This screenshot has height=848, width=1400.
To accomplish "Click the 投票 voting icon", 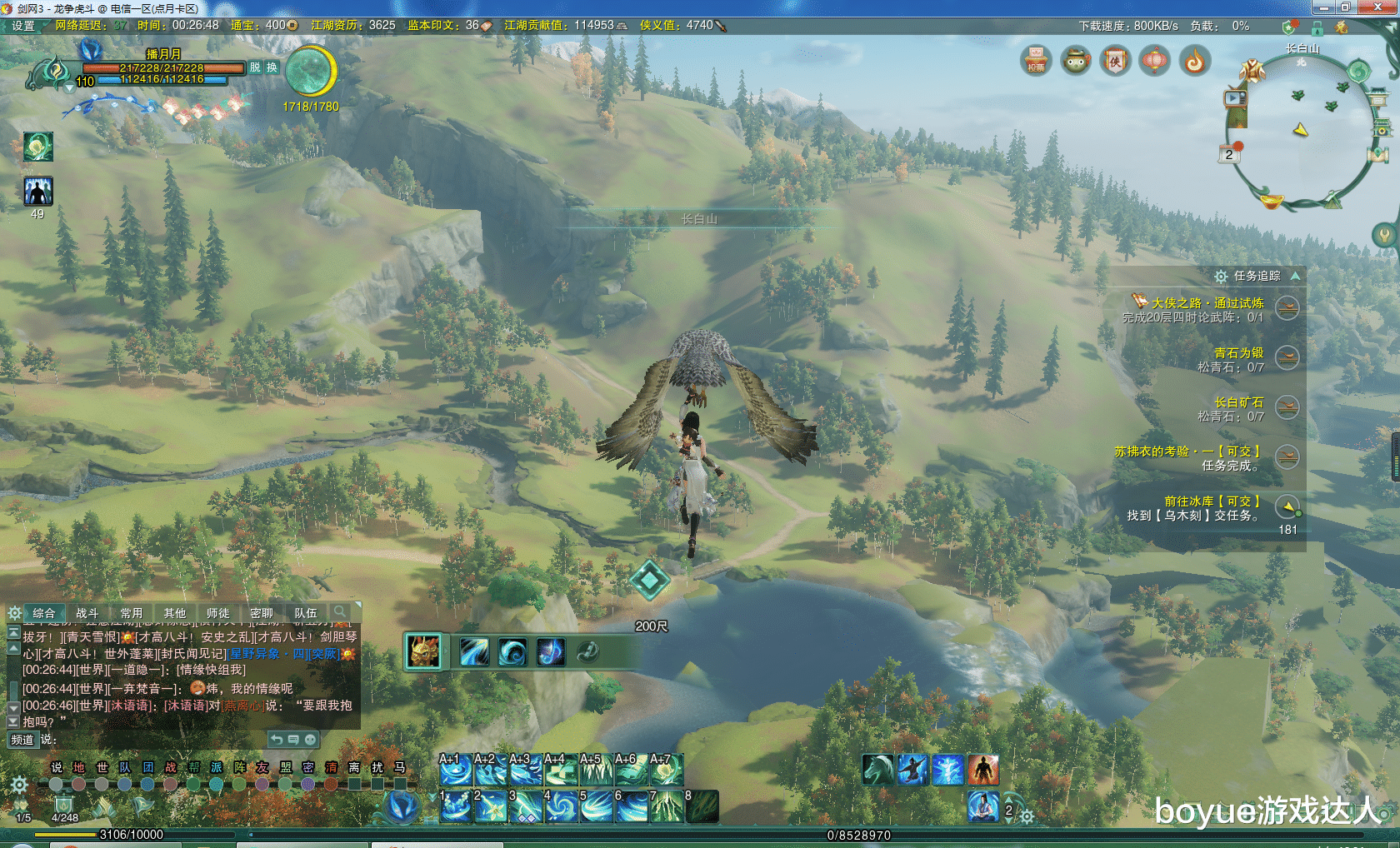I will coord(1036,61).
